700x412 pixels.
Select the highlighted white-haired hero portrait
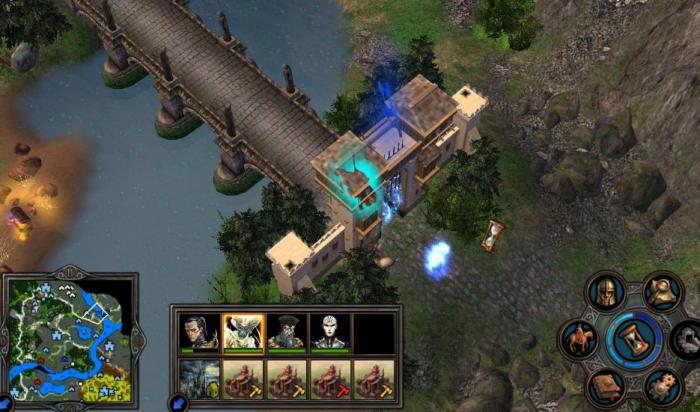243,333
